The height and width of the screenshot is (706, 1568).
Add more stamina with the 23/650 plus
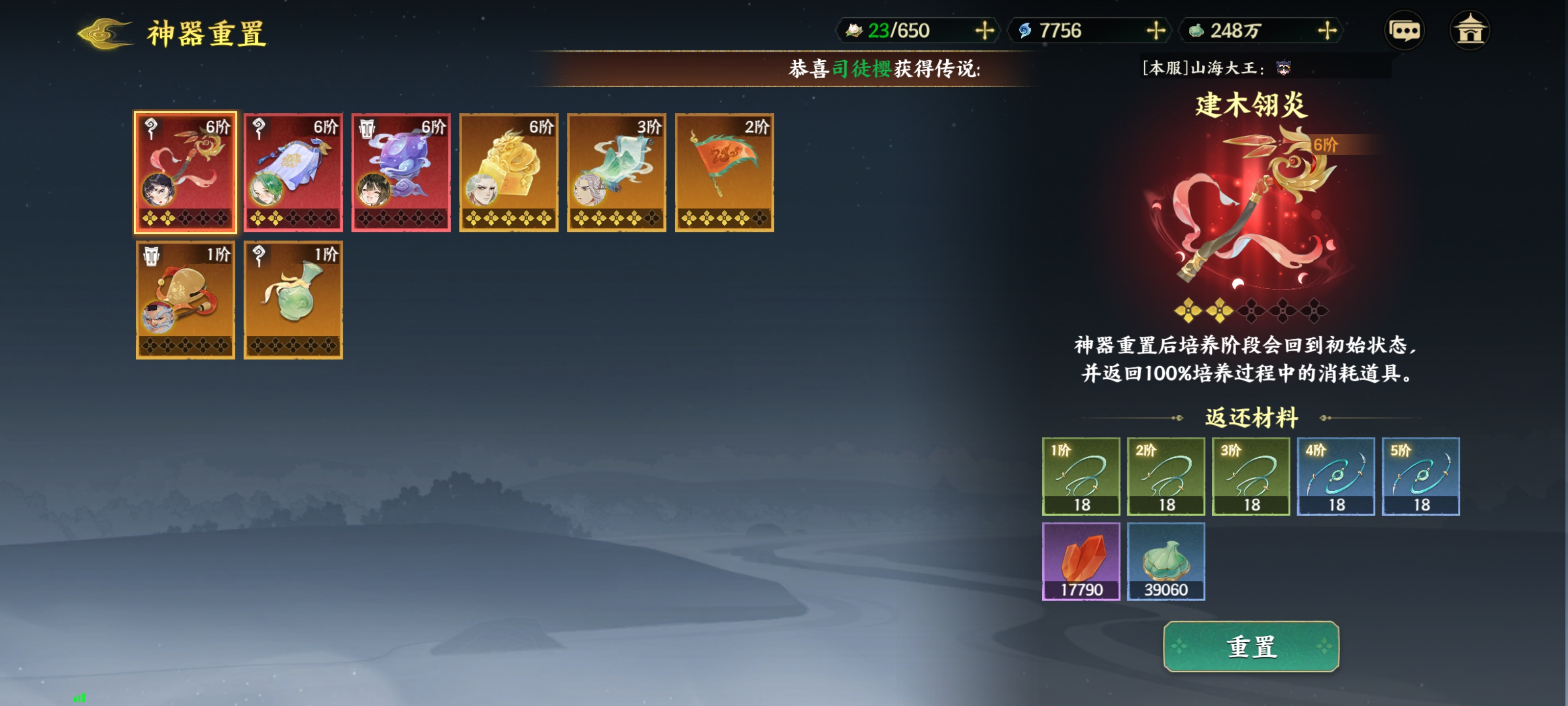983,30
